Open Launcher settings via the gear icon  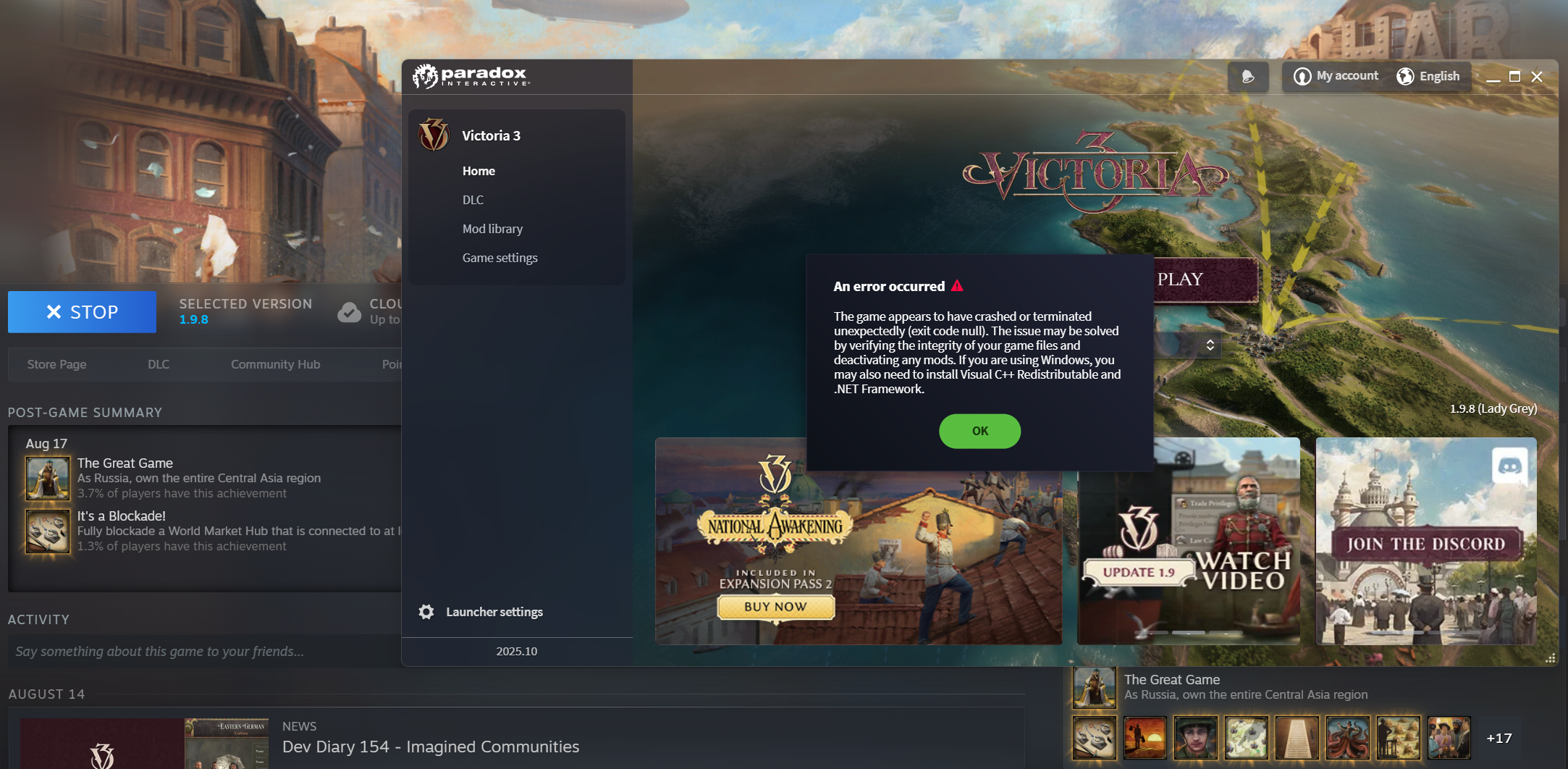[426, 611]
